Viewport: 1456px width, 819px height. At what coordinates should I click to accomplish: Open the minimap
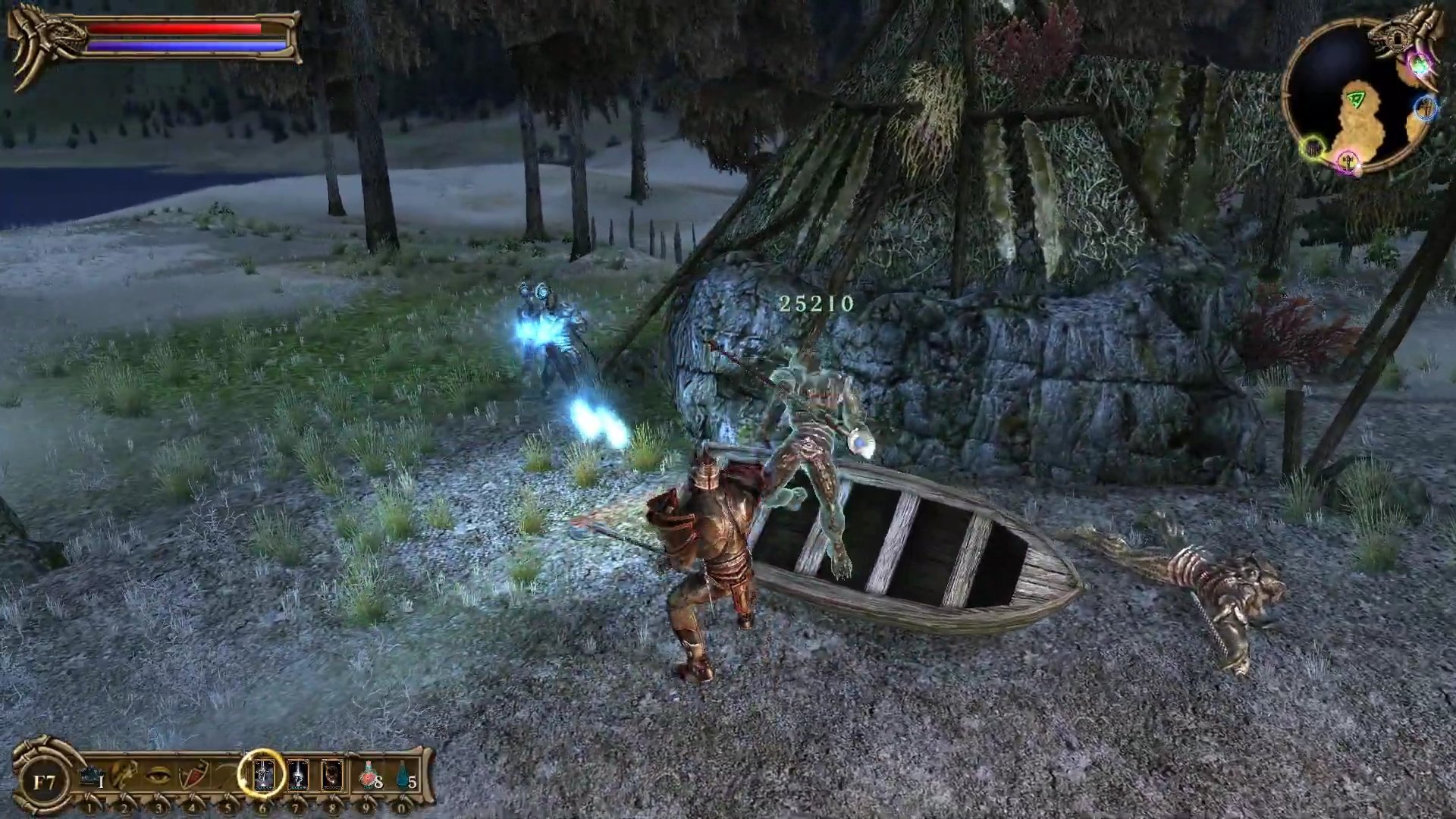click(x=1350, y=99)
